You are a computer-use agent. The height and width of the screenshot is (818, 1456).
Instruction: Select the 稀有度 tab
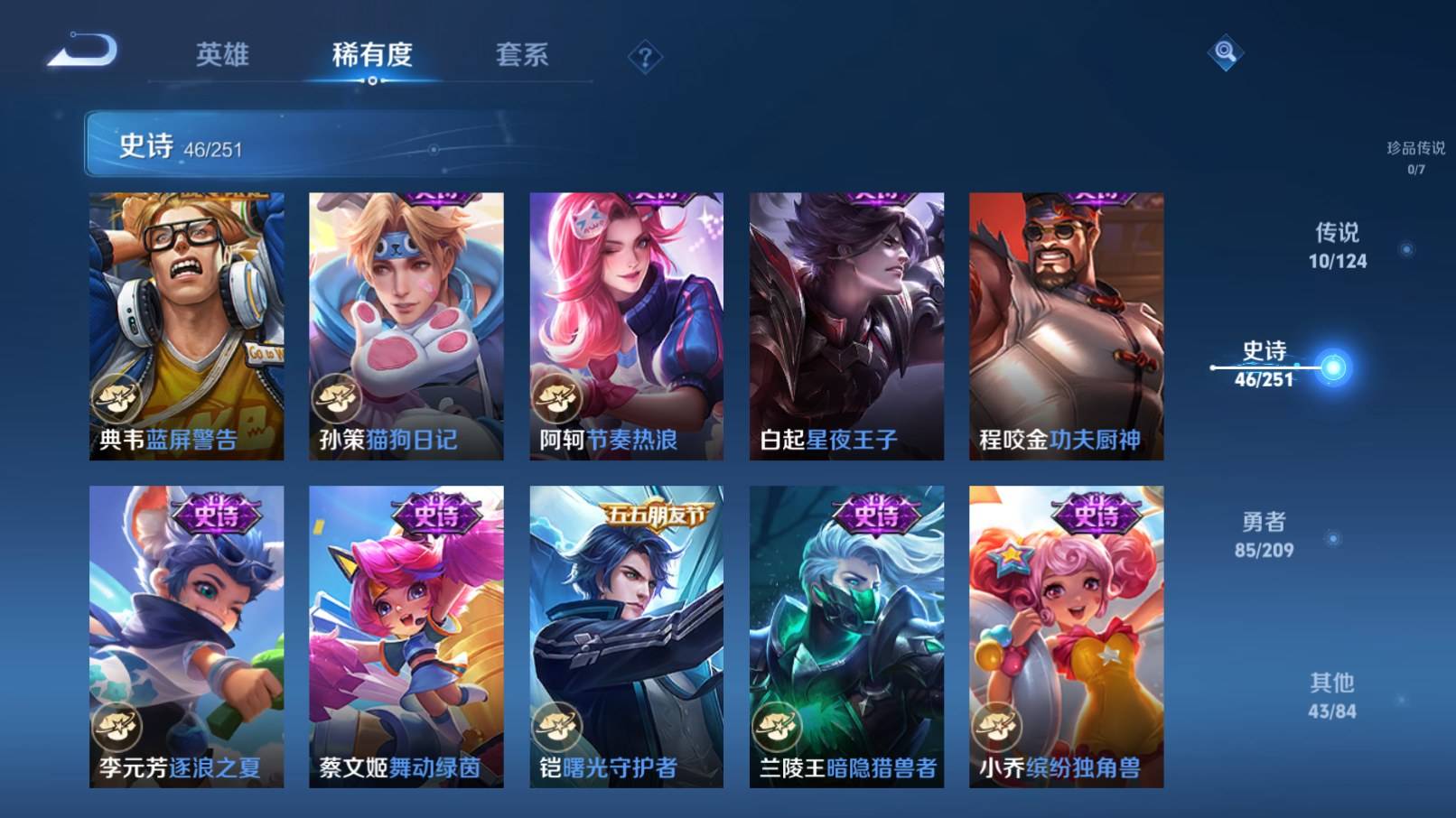(372, 55)
